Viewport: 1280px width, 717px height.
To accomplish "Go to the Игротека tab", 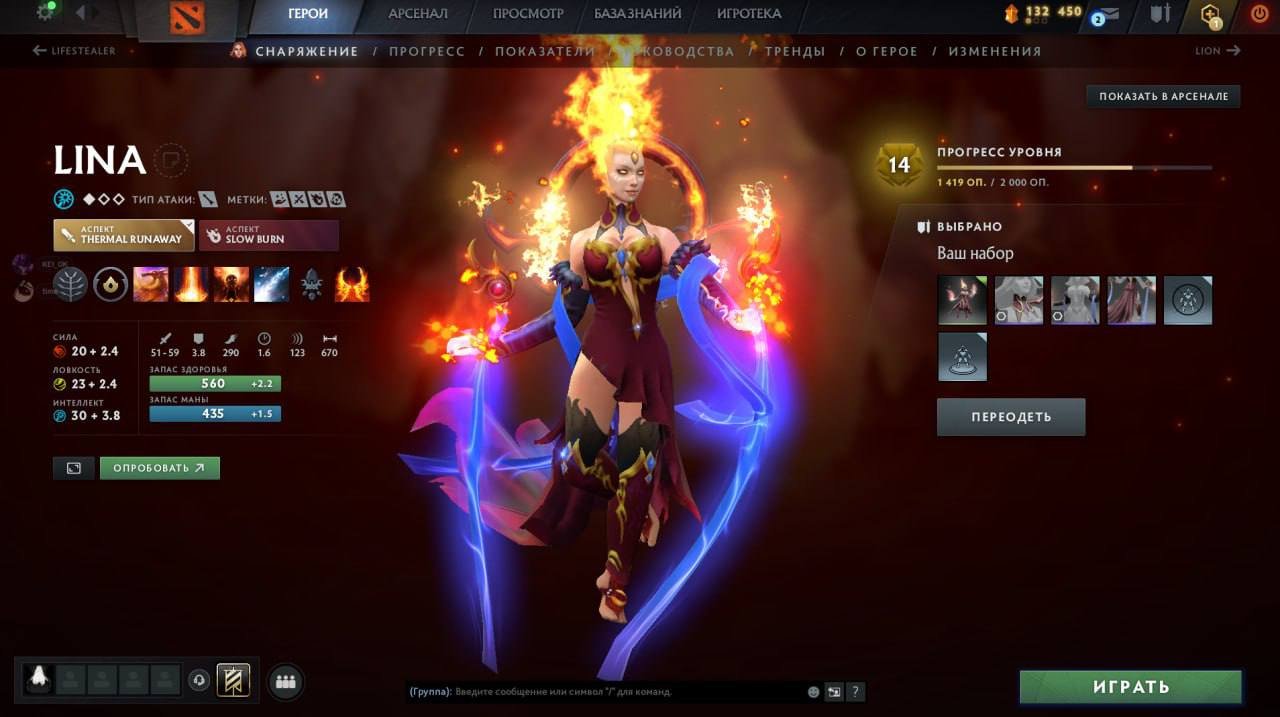I will point(749,14).
